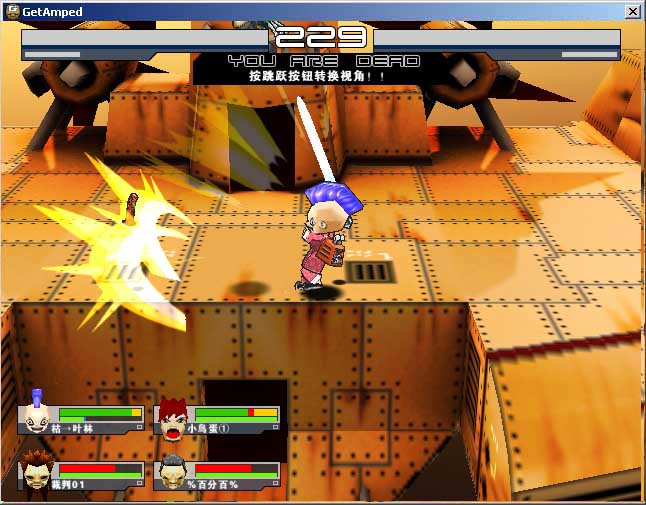Close the GetAmped game window
This screenshot has height=505, width=646.
click(632, 11)
